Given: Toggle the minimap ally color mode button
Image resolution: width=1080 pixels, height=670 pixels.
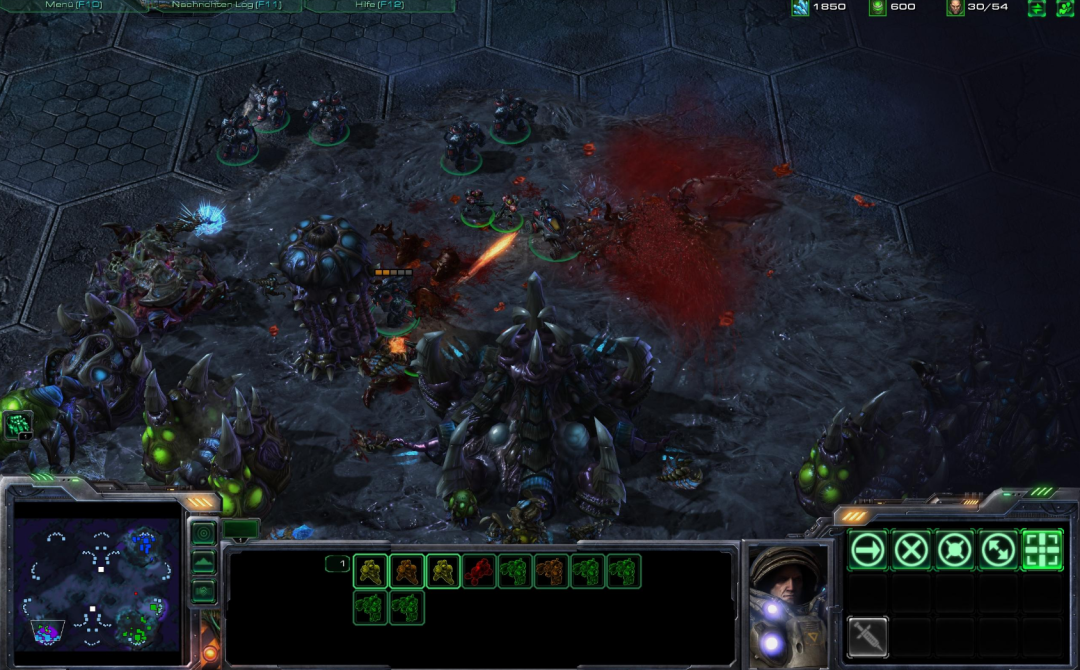Looking at the screenshot, I should [203, 591].
